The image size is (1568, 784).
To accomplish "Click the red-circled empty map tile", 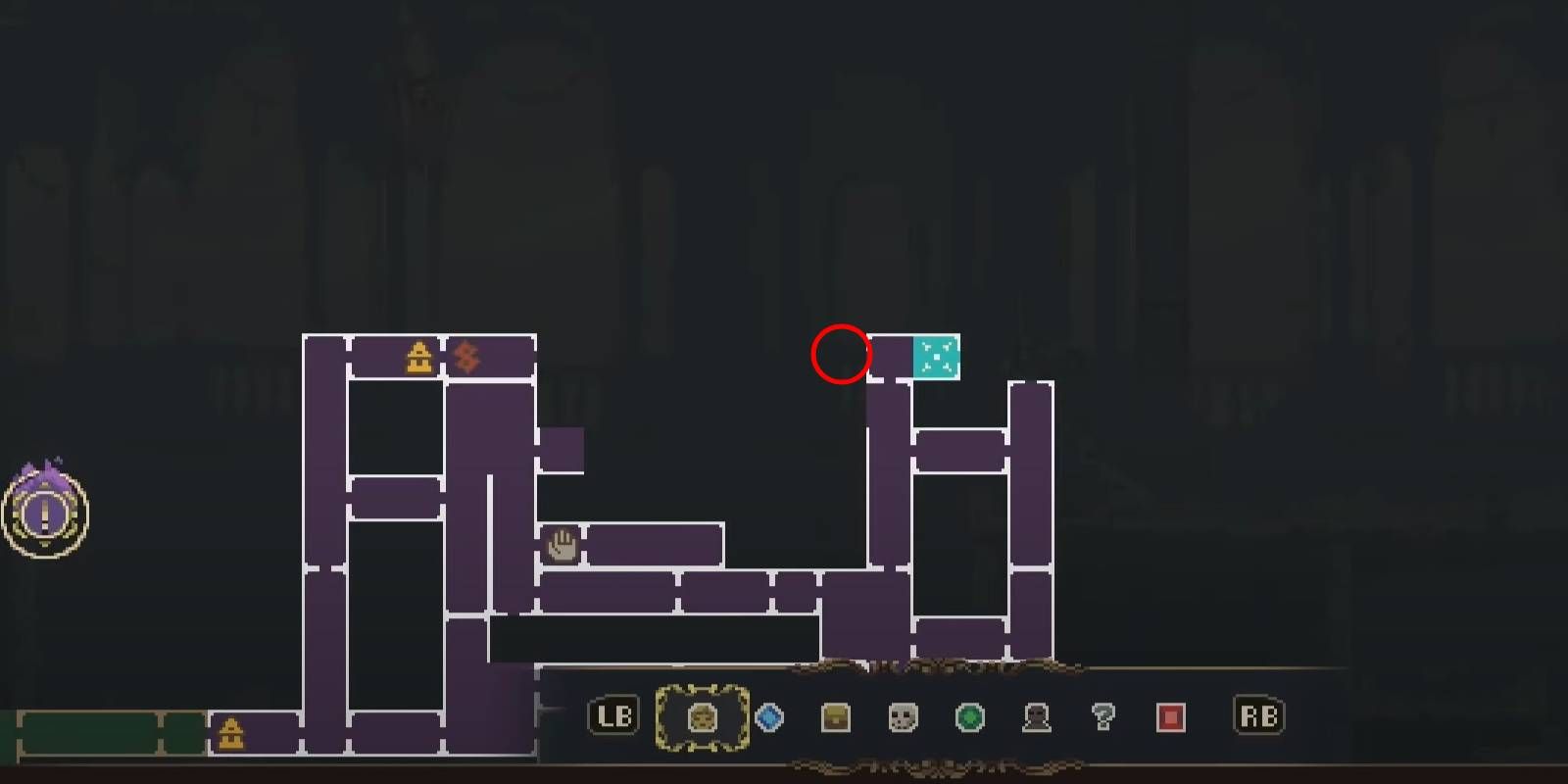I will [x=840, y=356].
